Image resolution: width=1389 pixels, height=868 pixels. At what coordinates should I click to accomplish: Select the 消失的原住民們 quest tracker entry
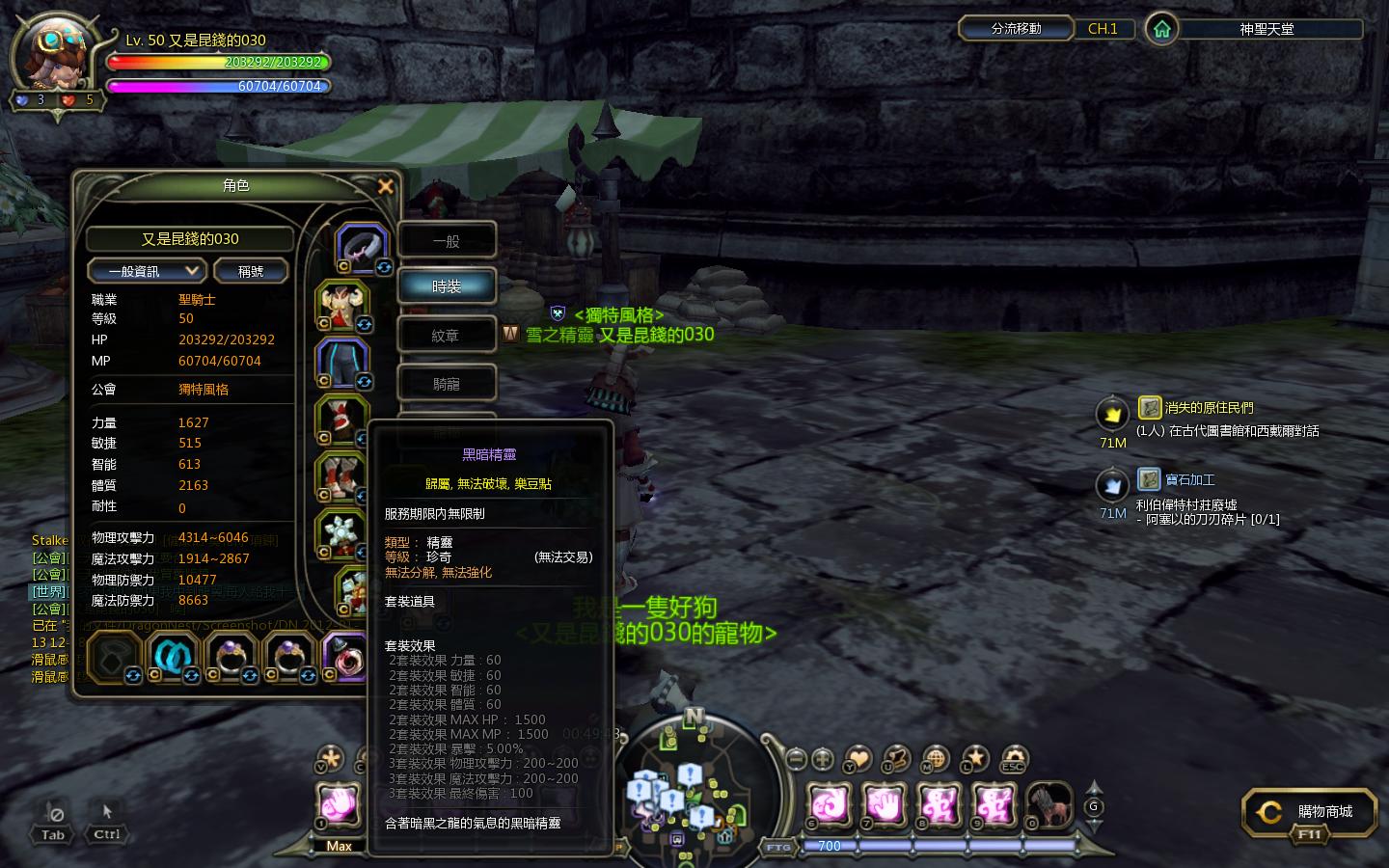pos(1209,408)
